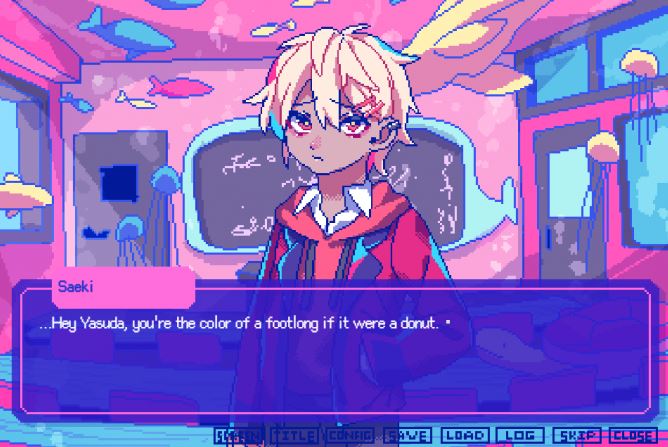Open the CONFIG settings menu
Viewport: 668px width, 447px height.
pos(349,436)
